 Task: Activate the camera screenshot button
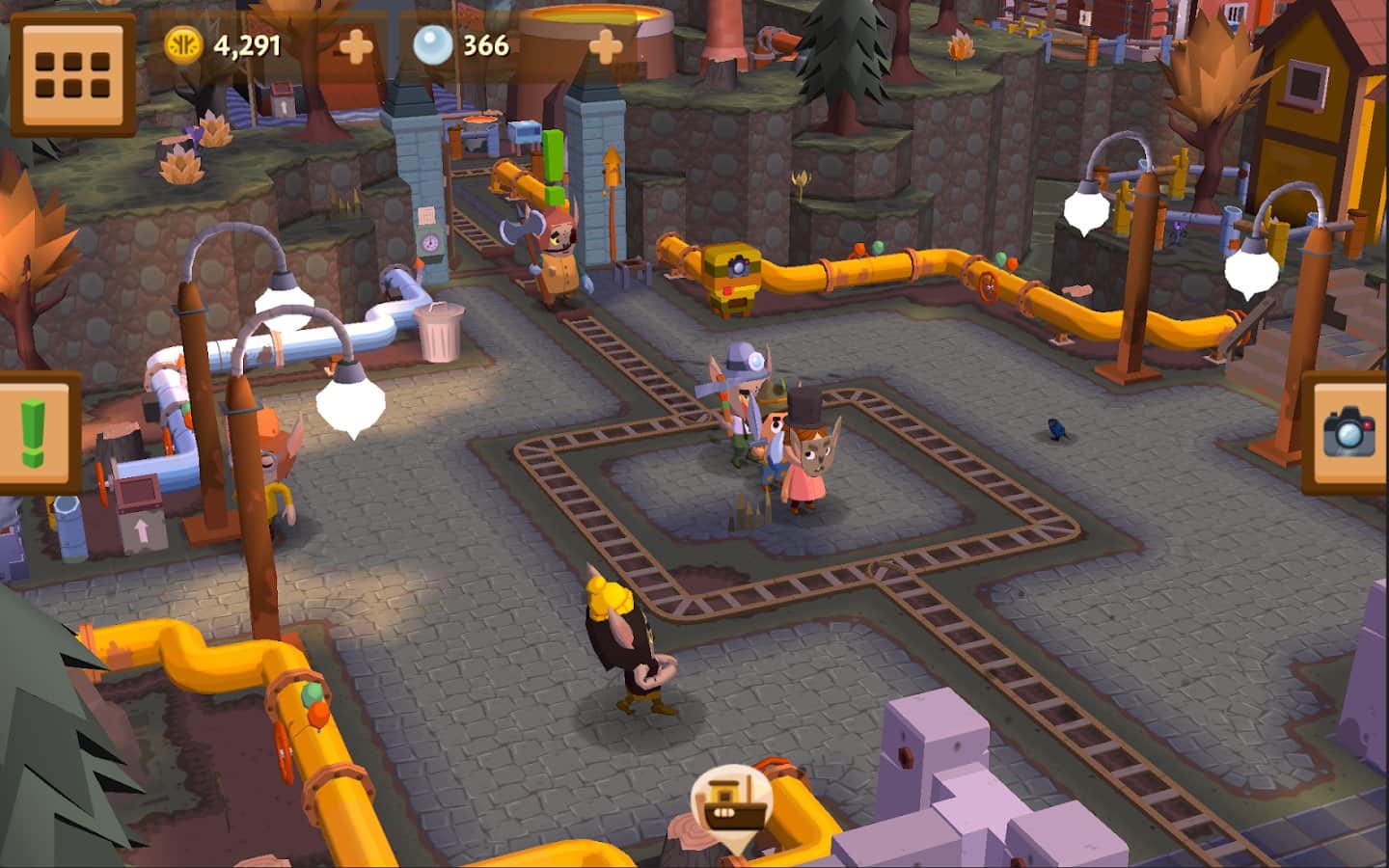click(x=1348, y=432)
